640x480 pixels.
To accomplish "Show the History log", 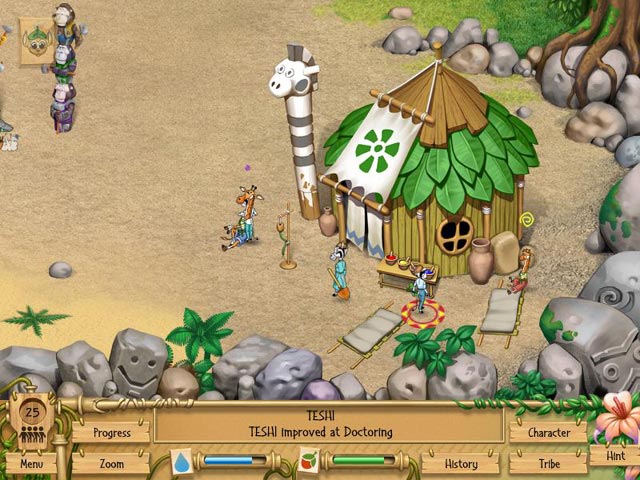I will [x=460, y=464].
